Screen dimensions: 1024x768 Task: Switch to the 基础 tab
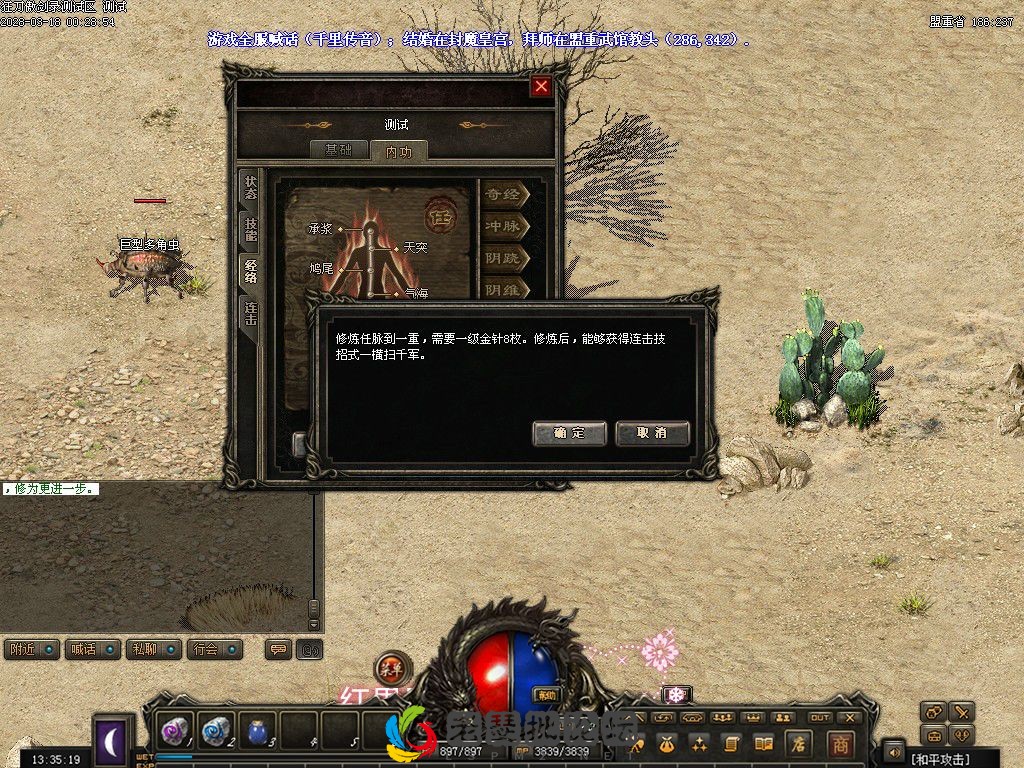click(x=338, y=150)
